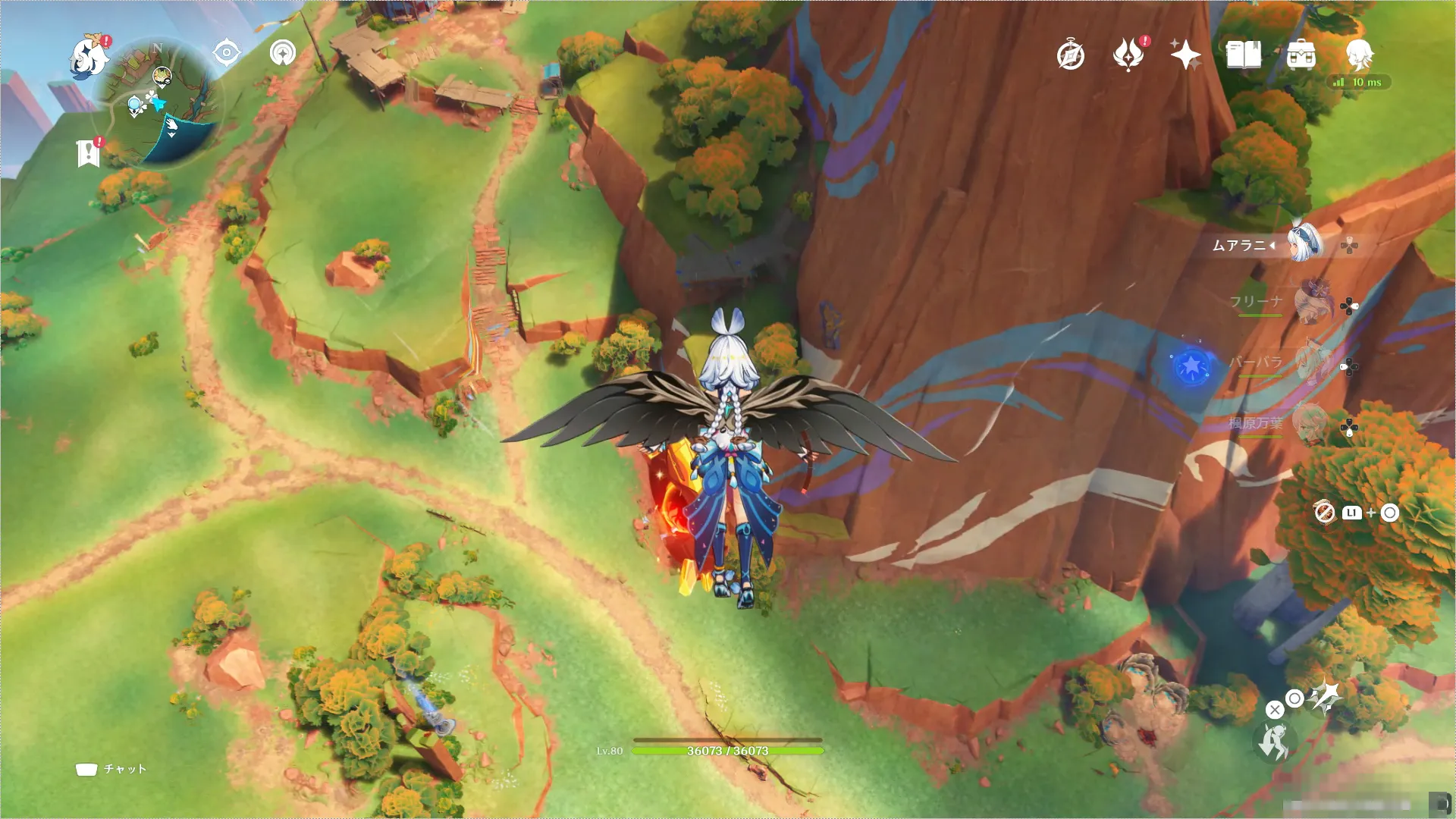Screen dimensions: 1456x819
Task: Open the チャット chat box
Action: tap(111, 769)
